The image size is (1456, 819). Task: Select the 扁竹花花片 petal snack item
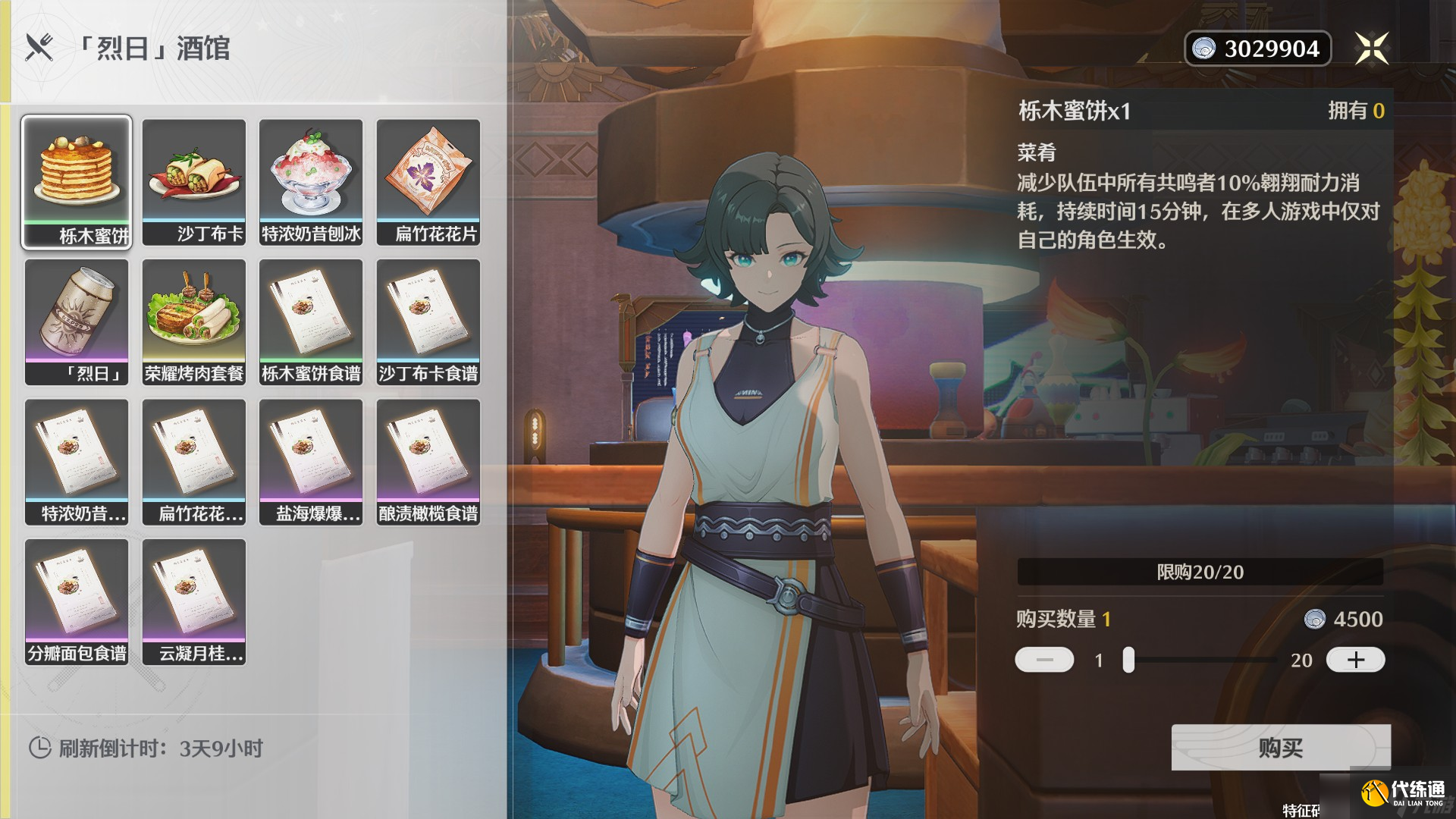pos(428,180)
